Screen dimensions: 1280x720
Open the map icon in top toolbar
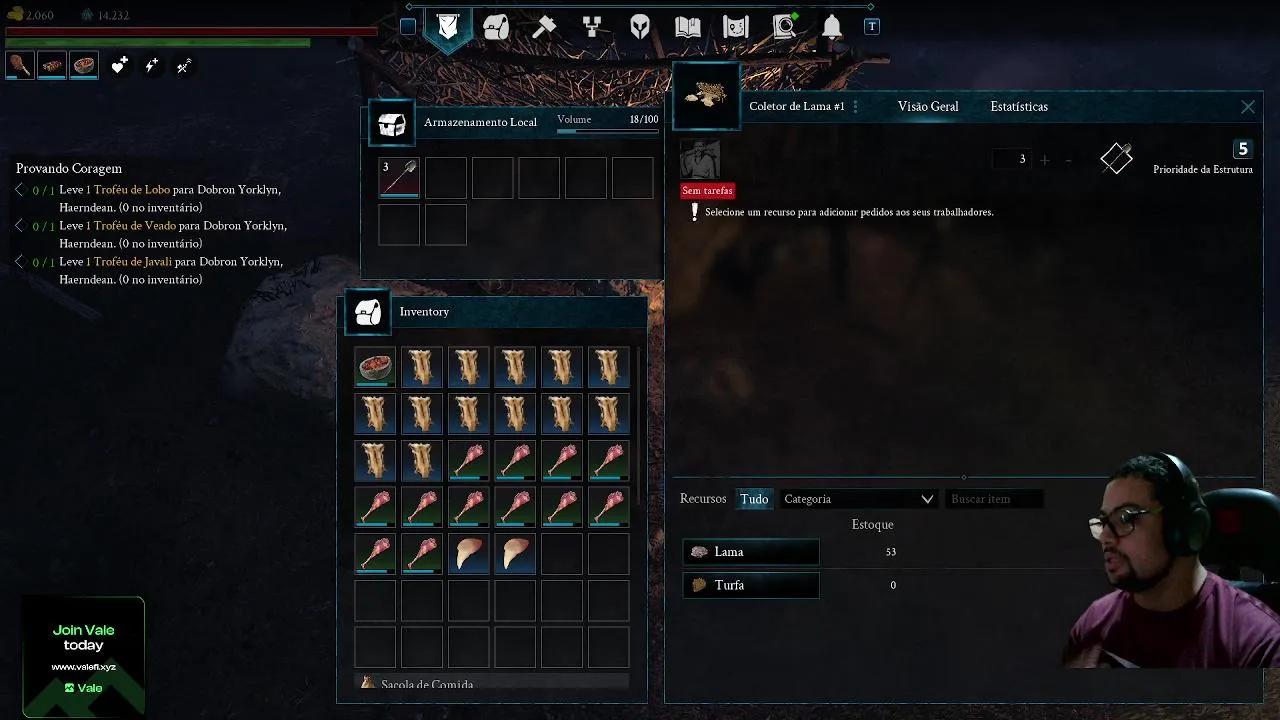point(736,27)
